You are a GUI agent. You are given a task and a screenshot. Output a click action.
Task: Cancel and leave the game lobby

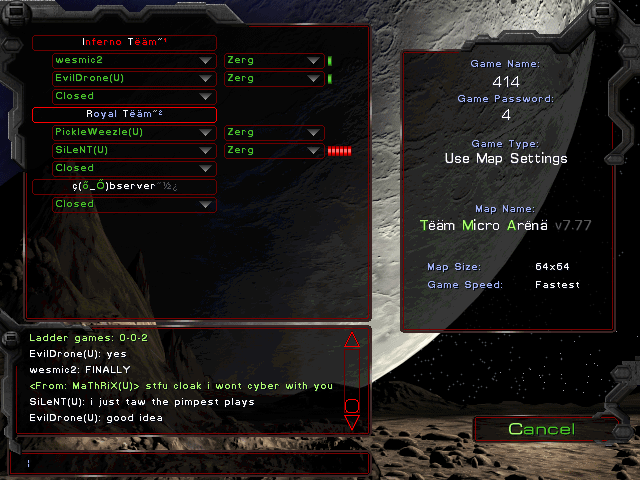coord(541,429)
